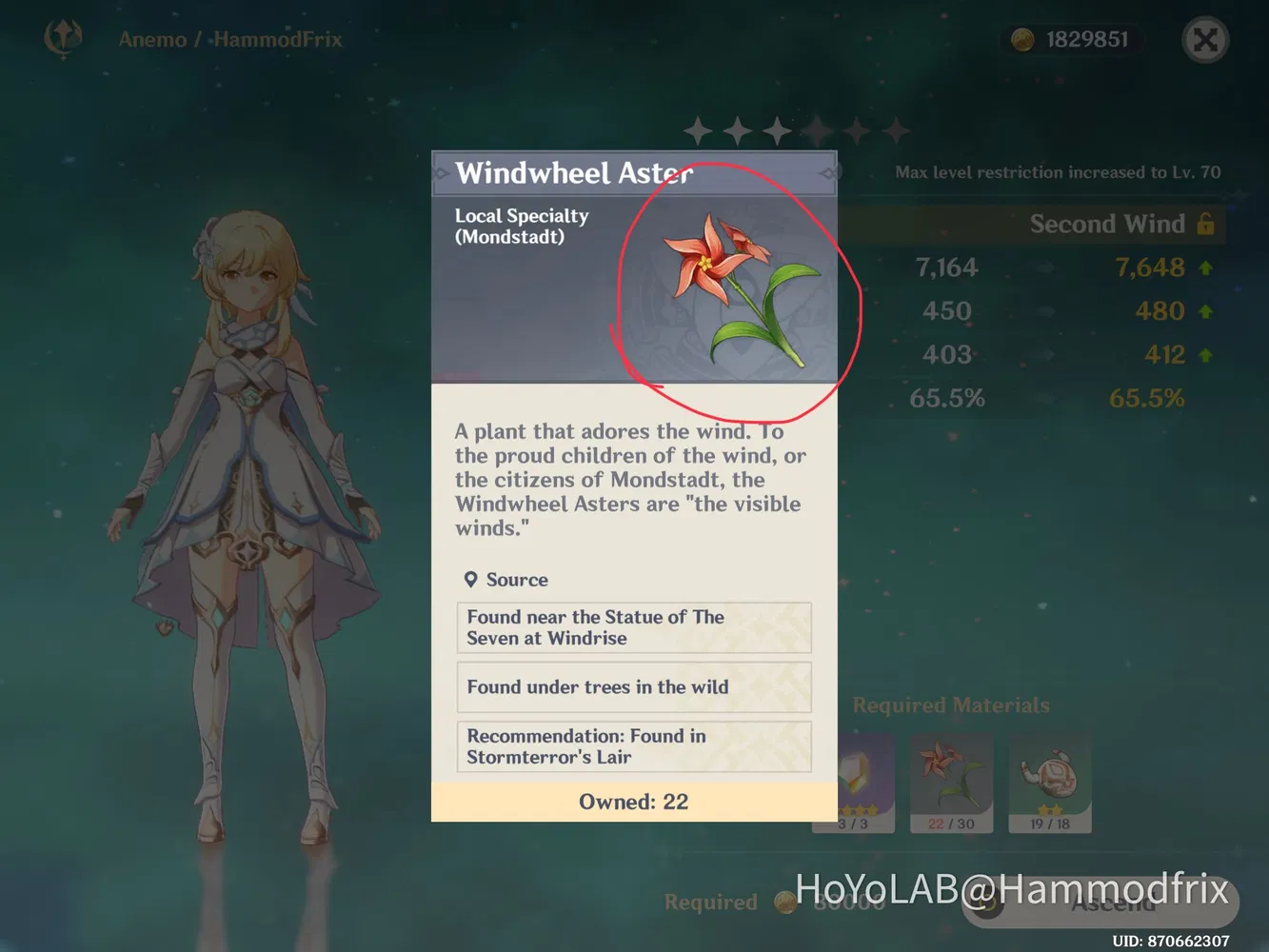
Task: Click the Source location pin icon
Action: point(470,579)
